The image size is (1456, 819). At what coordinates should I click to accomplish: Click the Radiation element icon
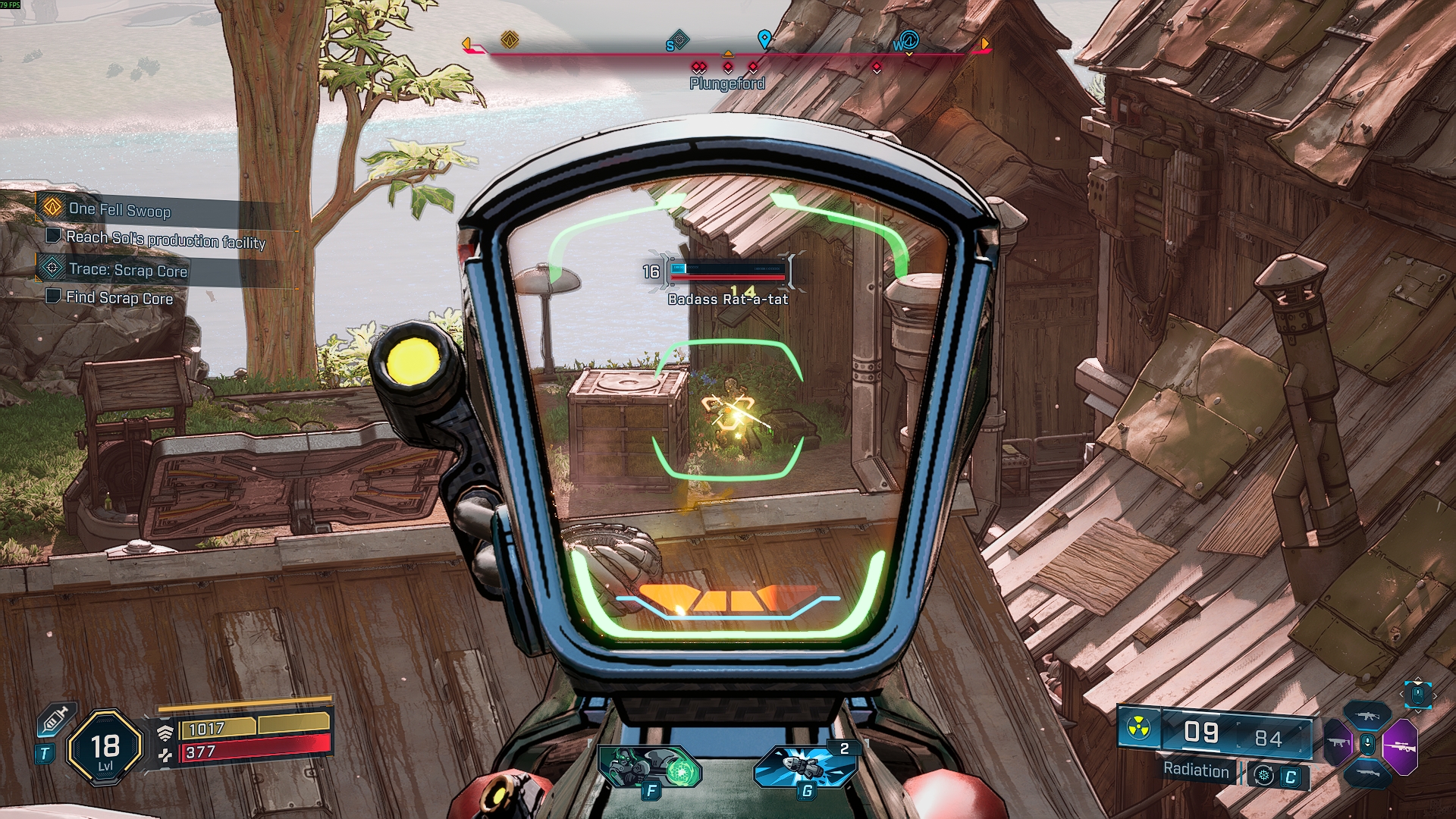pos(1138,729)
